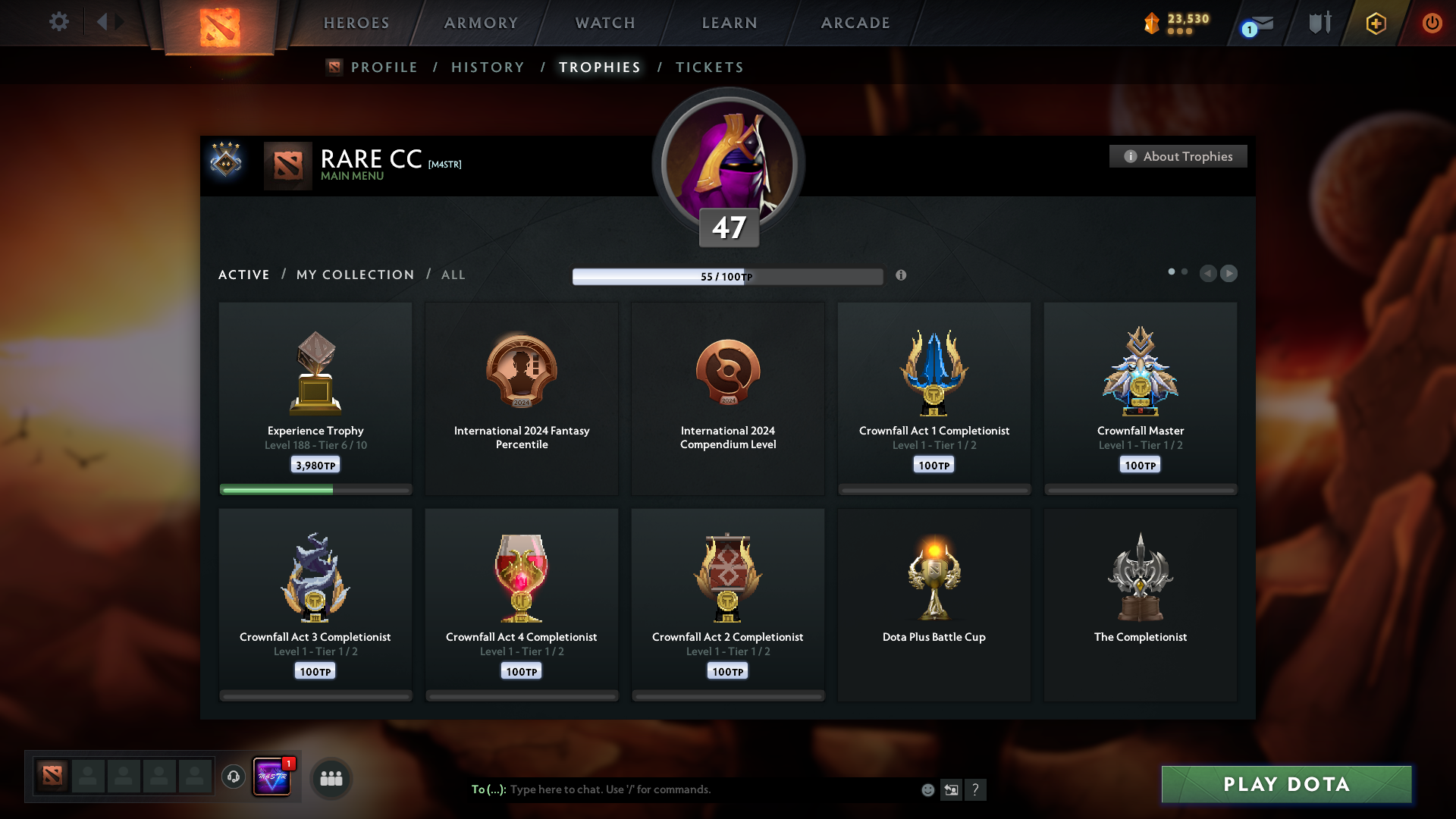The width and height of the screenshot is (1456, 819).
Task: Open the emoticon picker in chat
Action: point(927,789)
